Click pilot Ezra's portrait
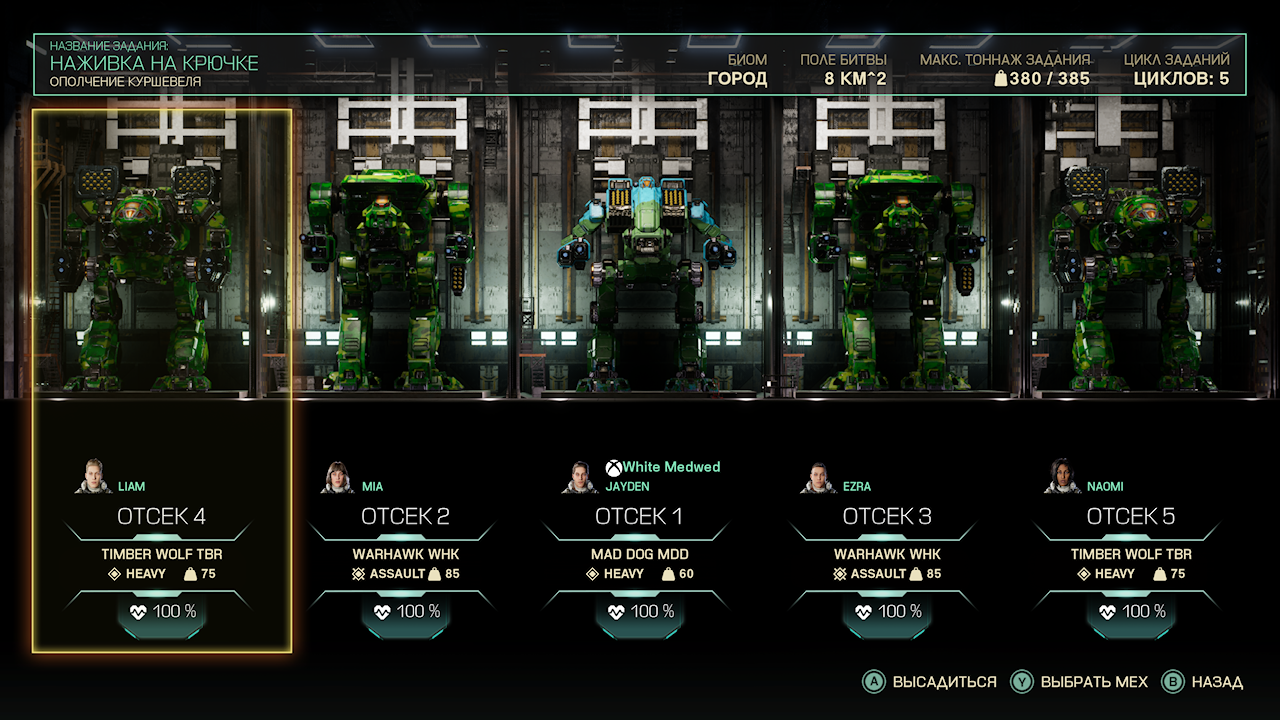This screenshot has height=720, width=1280. point(817,478)
